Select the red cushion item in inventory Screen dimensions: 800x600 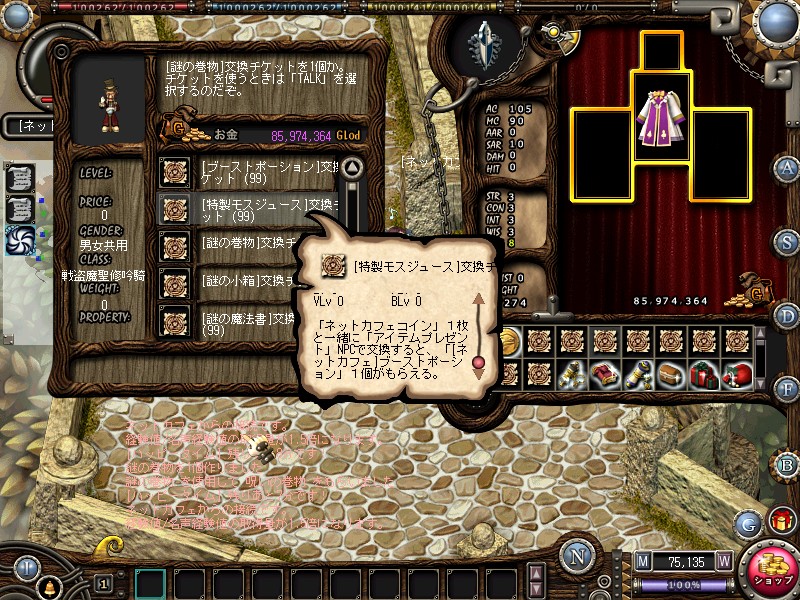click(x=605, y=373)
